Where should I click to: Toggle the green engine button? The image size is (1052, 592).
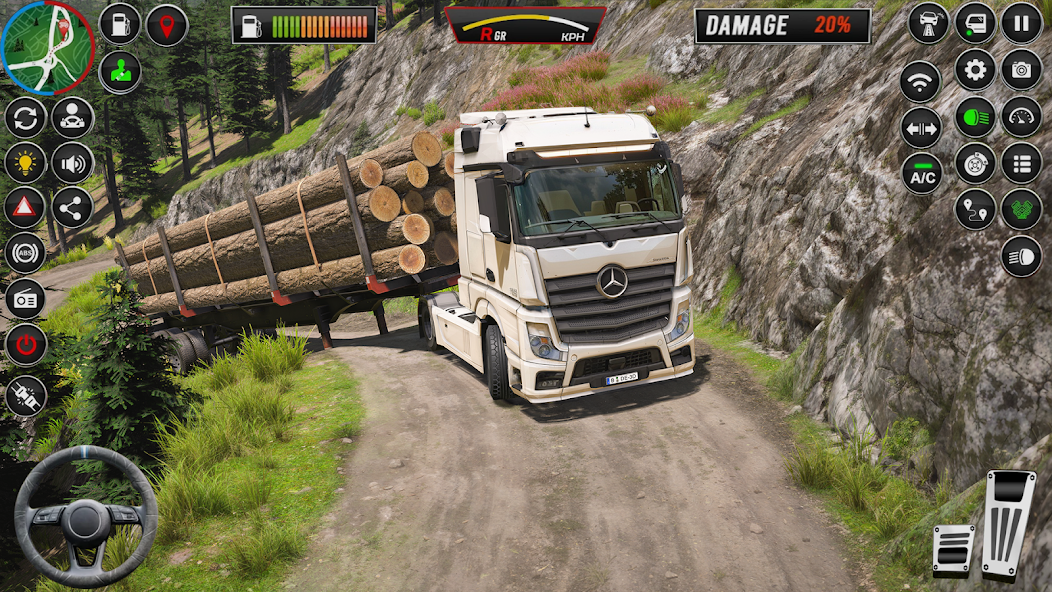point(1021,209)
